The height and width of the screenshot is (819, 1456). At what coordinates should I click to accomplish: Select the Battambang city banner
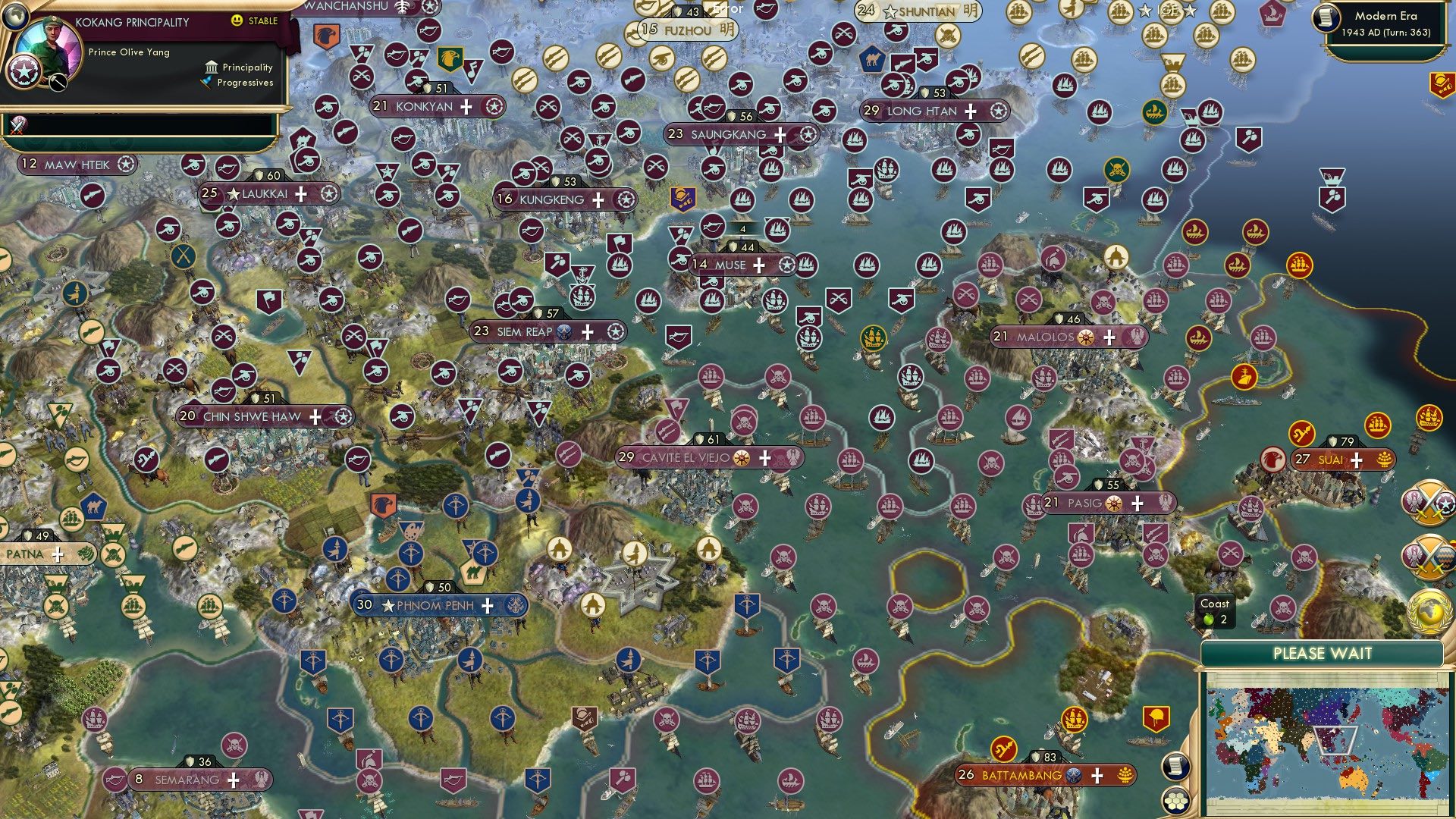(1035, 775)
